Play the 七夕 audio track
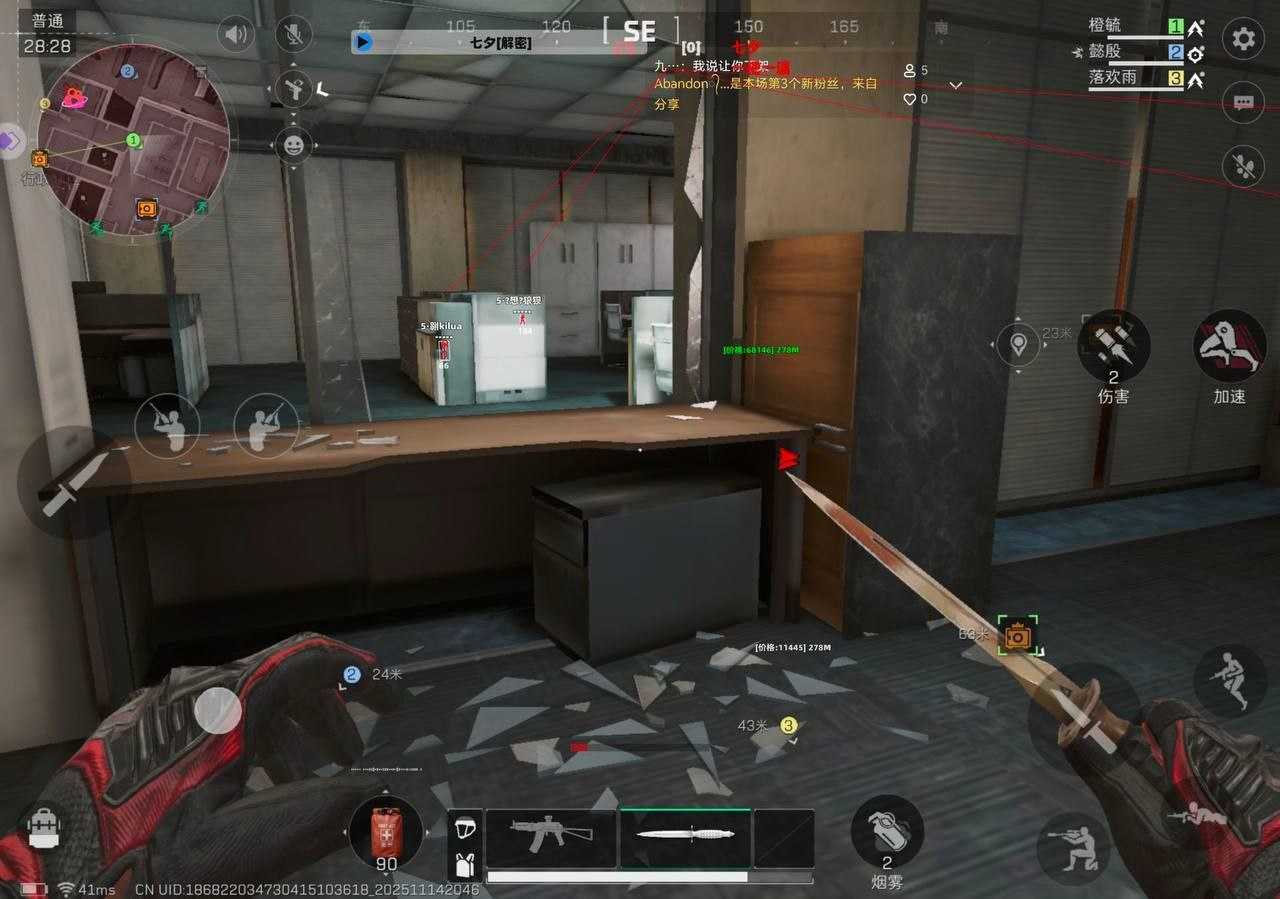This screenshot has width=1280, height=899. [363, 42]
